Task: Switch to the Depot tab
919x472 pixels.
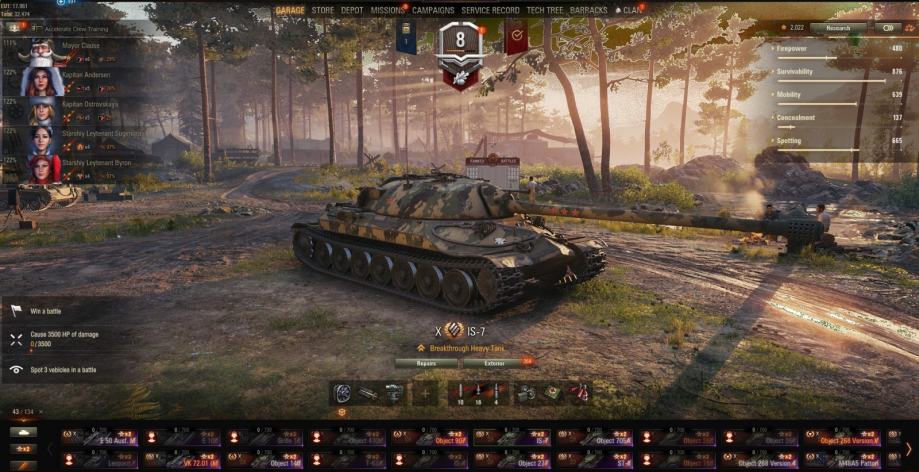Action: pyautogui.click(x=352, y=10)
